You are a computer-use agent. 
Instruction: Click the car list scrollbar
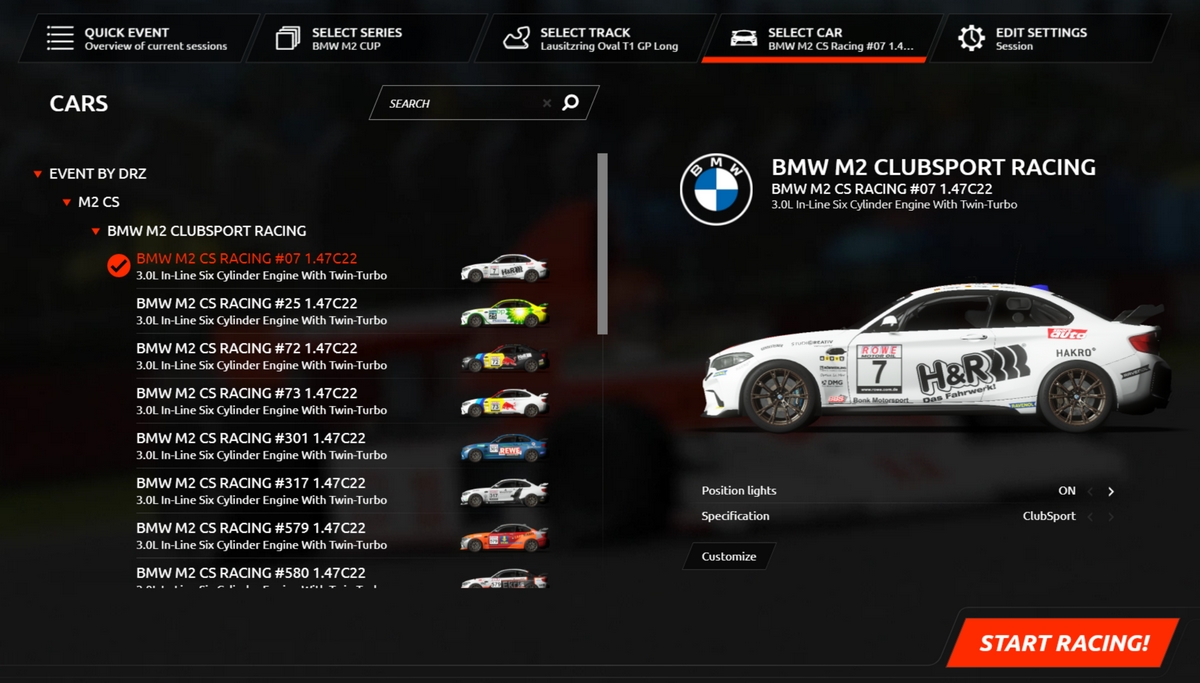(602, 243)
